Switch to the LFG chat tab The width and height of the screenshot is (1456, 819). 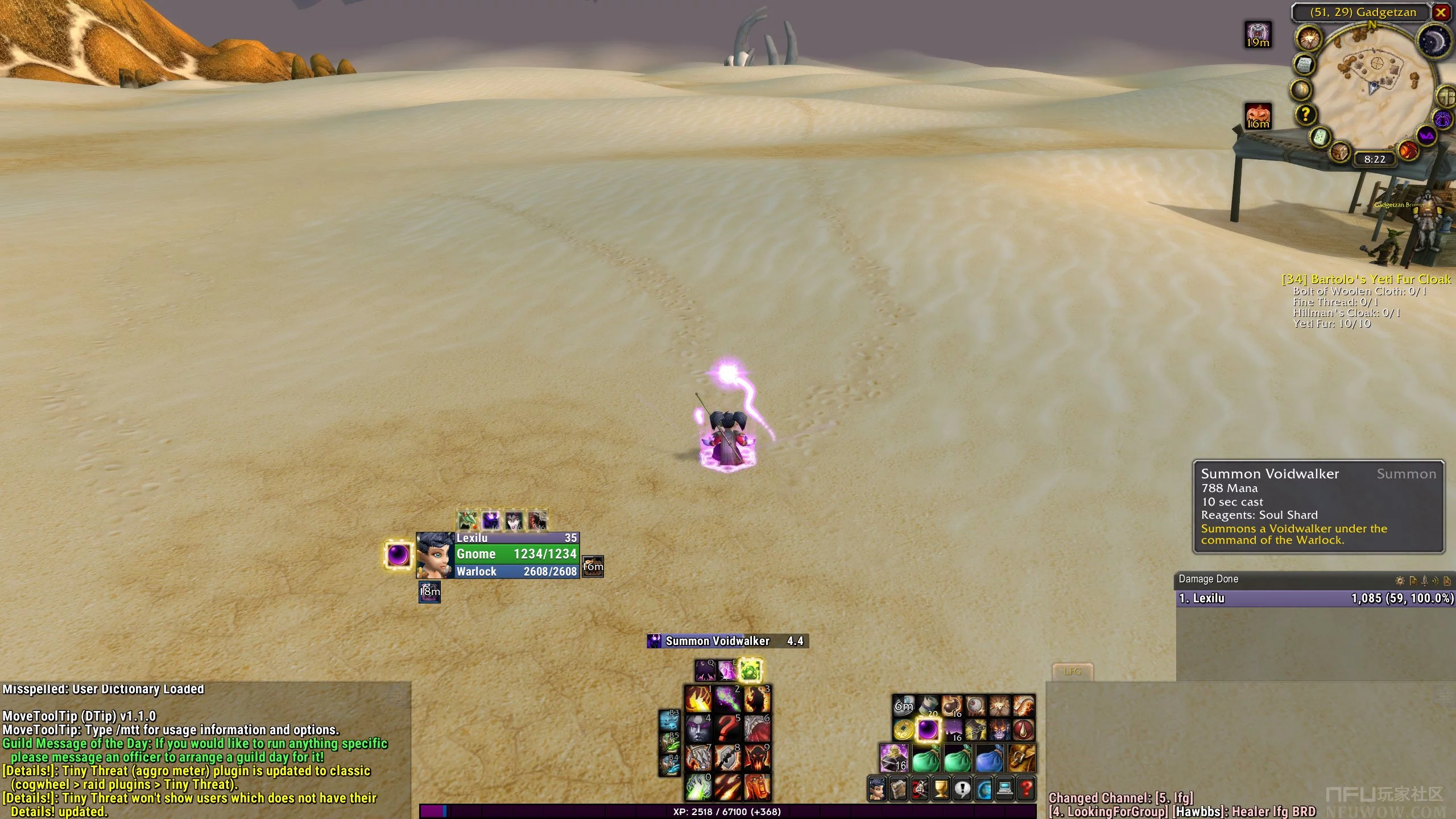click(1073, 672)
